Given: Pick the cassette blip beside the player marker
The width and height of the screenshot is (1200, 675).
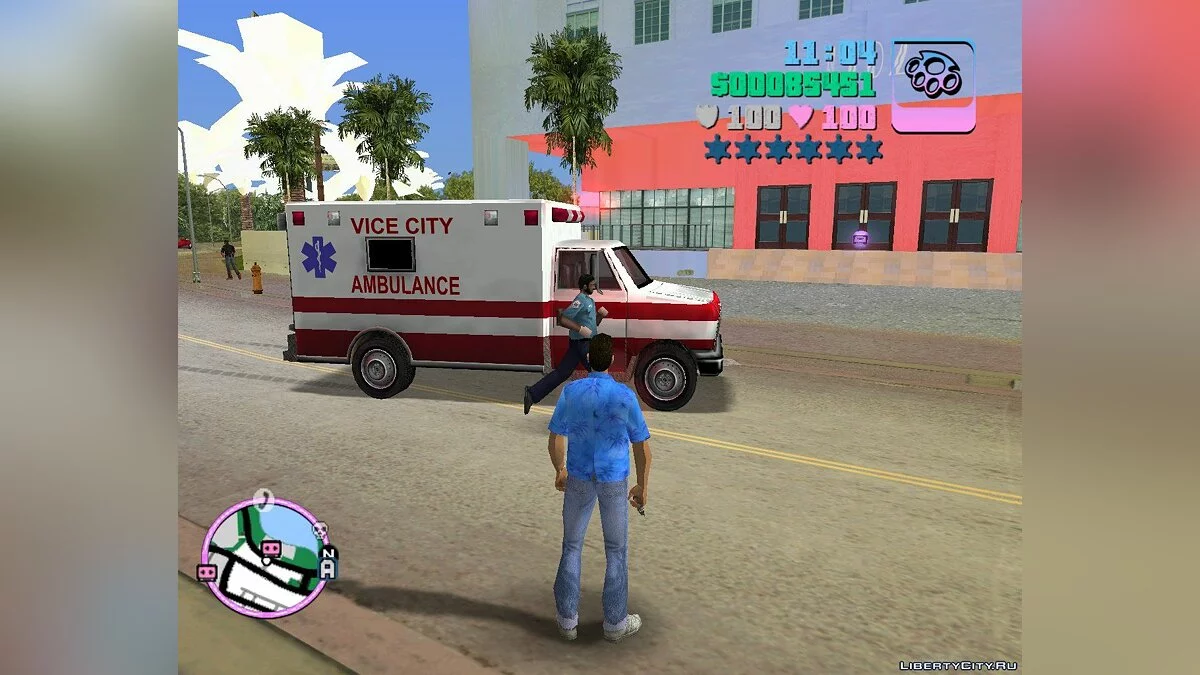Looking at the screenshot, I should pyautogui.click(x=270, y=548).
